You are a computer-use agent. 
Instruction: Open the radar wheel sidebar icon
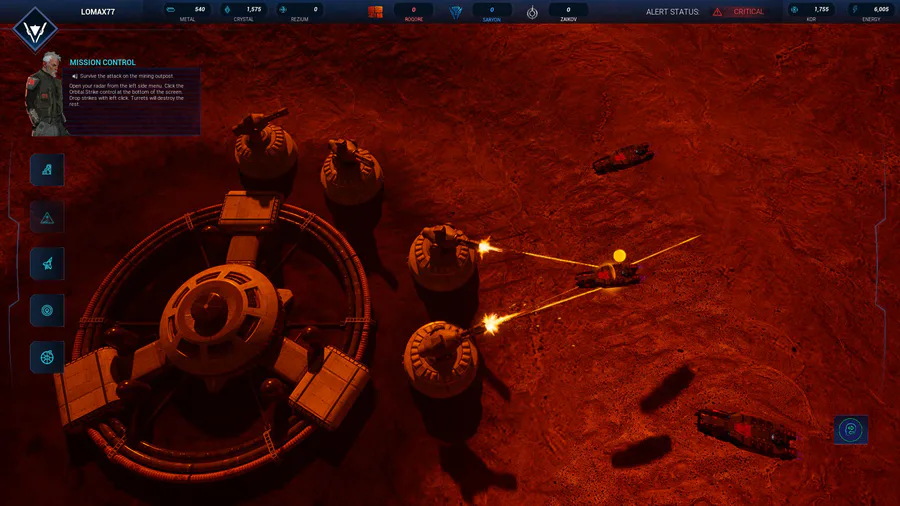(47, 357)
